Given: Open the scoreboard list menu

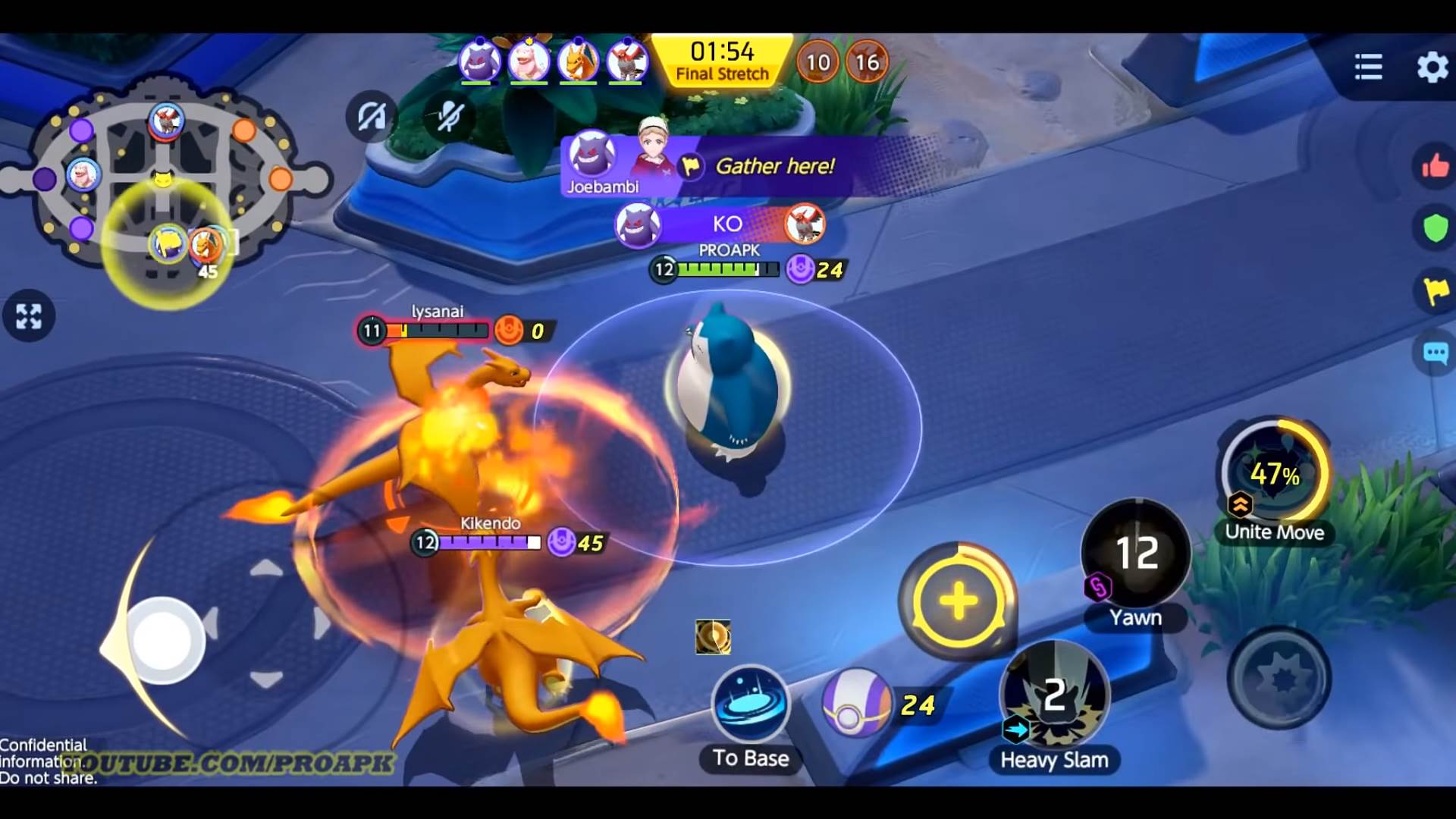Looking at the screenshot, I should coord(1367,67).
